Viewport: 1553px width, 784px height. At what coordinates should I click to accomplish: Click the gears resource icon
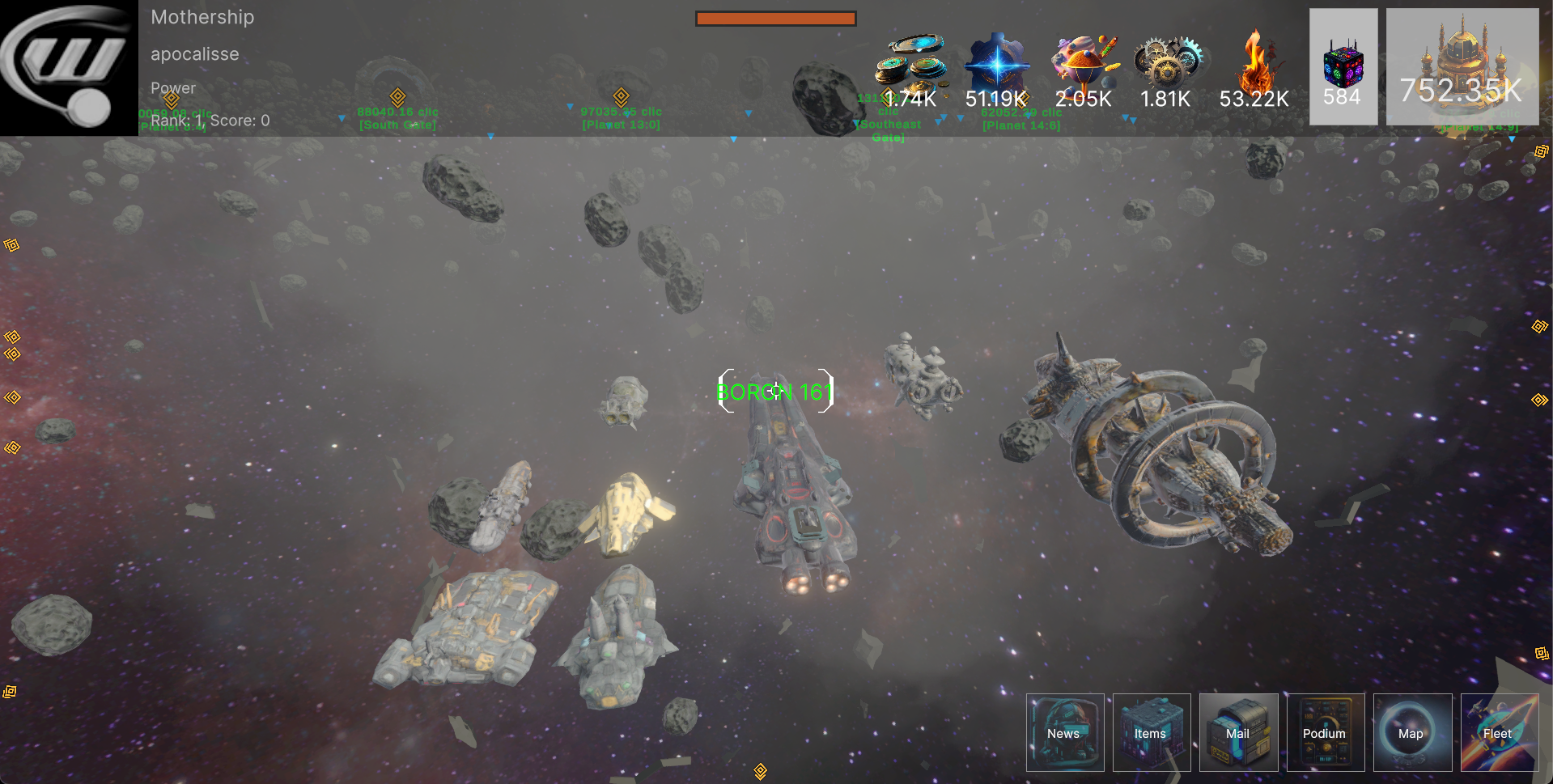click(1166, 61)
